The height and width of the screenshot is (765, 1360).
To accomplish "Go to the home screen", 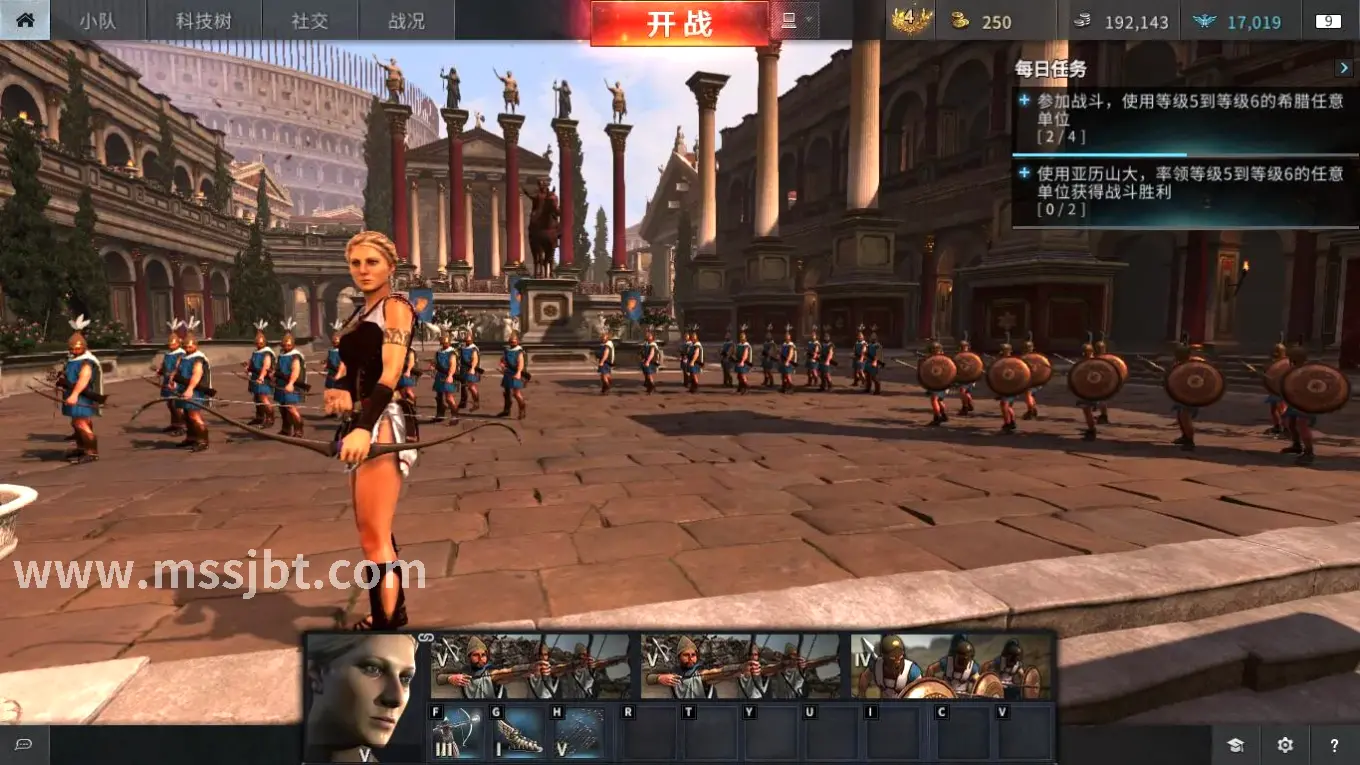I will (x=25, y=20).
